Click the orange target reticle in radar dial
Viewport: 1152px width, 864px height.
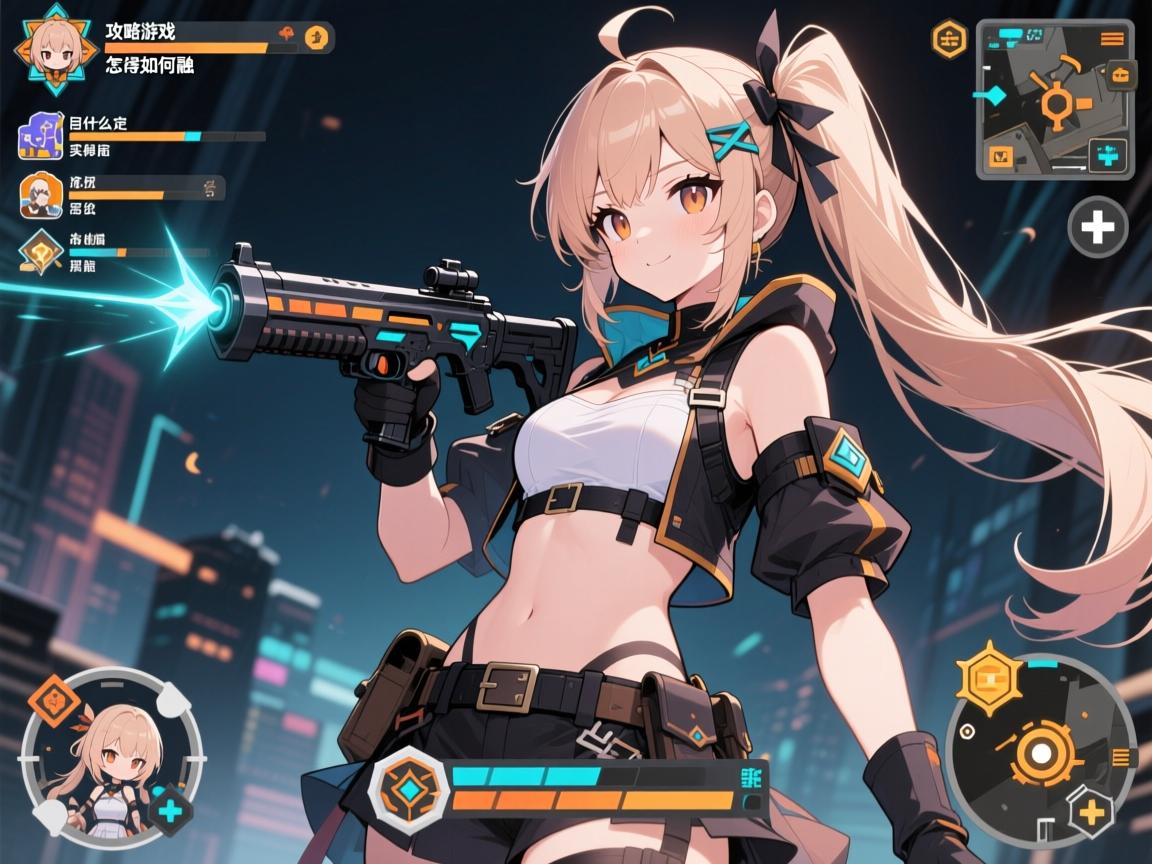tap(1043, 755)
